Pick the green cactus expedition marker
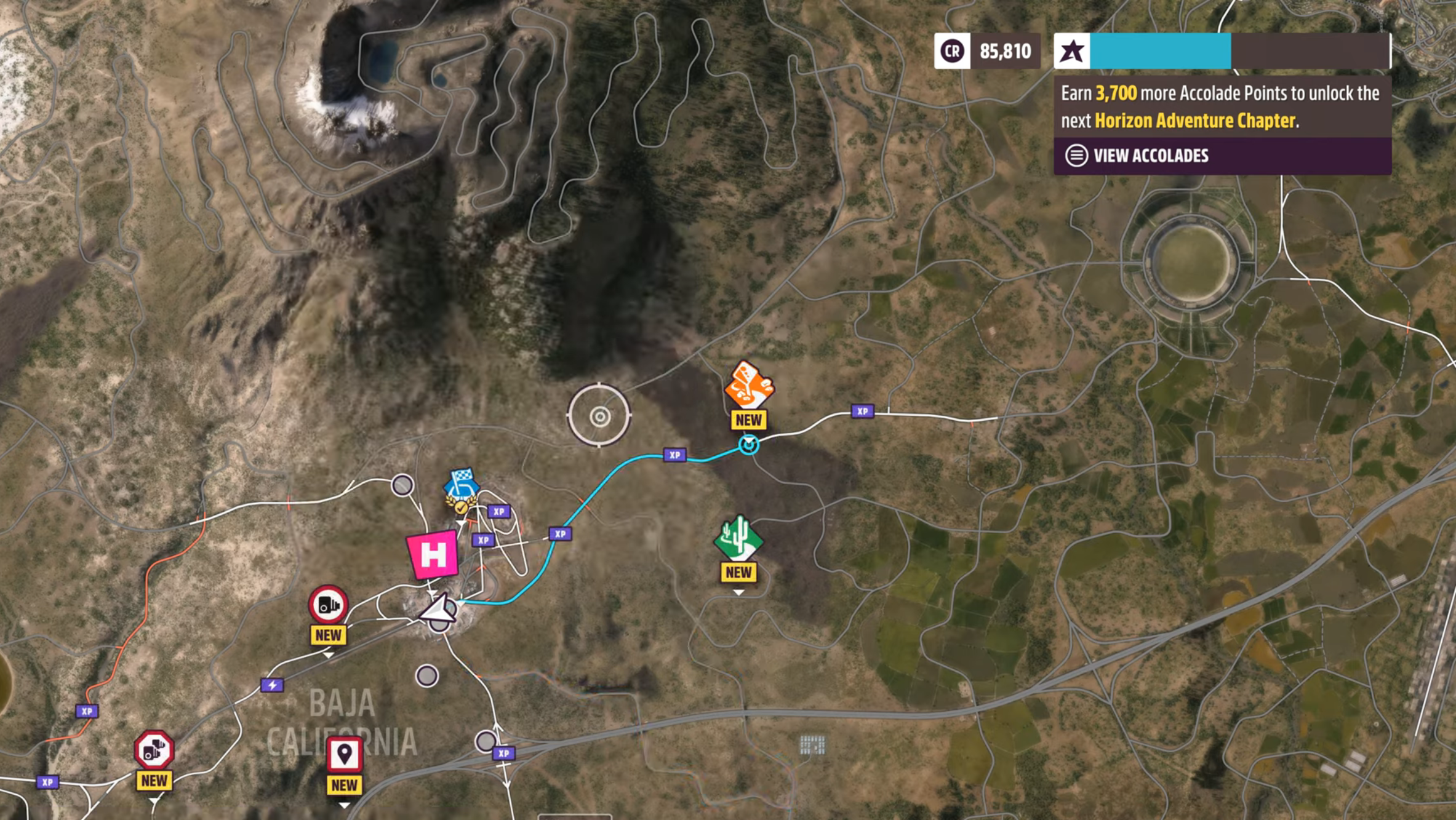This screenshot has width=1456, height=820. point(738,538)
